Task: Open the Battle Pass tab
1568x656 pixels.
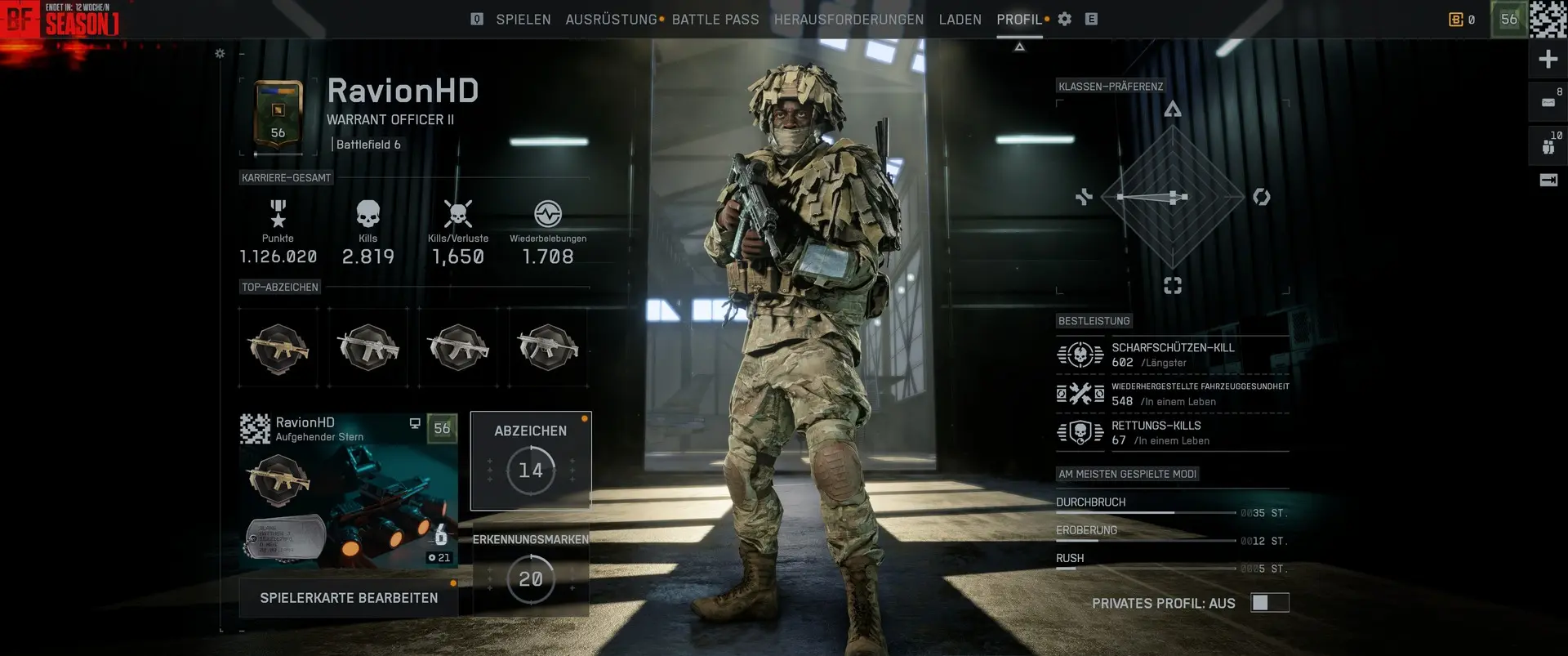Action: (715, 20)
